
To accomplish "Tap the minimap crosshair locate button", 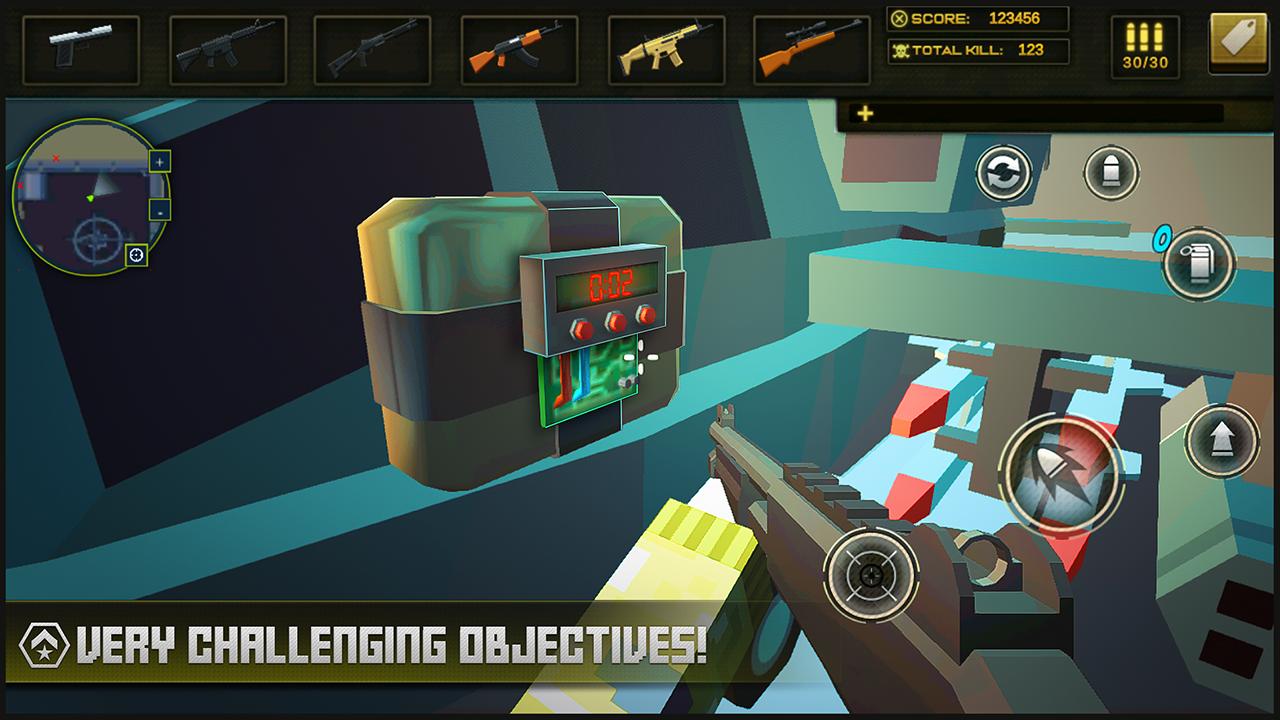I will (137, 257).
